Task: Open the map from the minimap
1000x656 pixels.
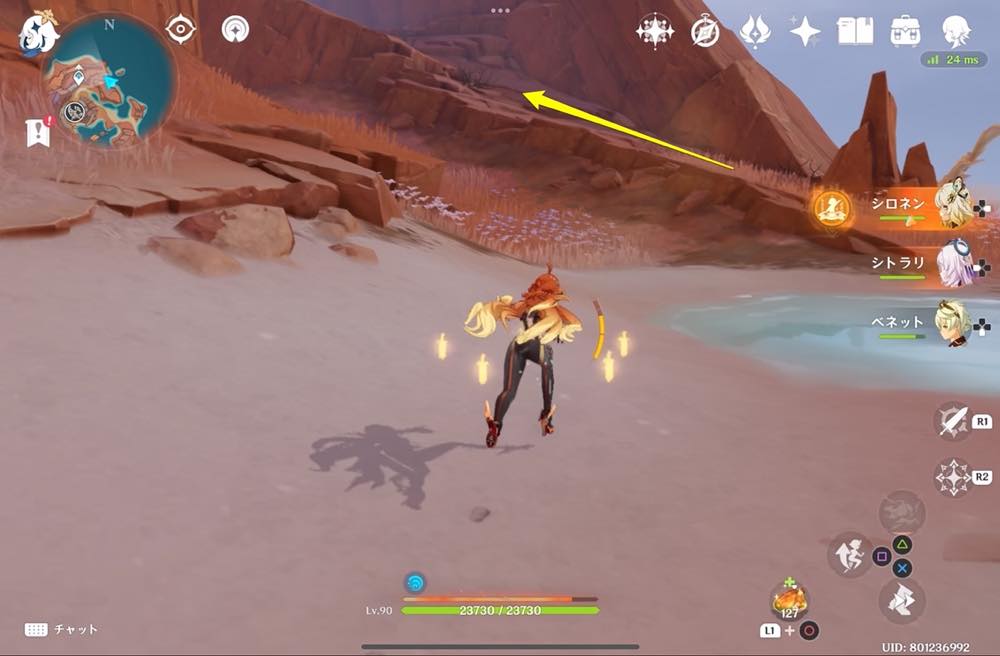Action: [108, 80]
